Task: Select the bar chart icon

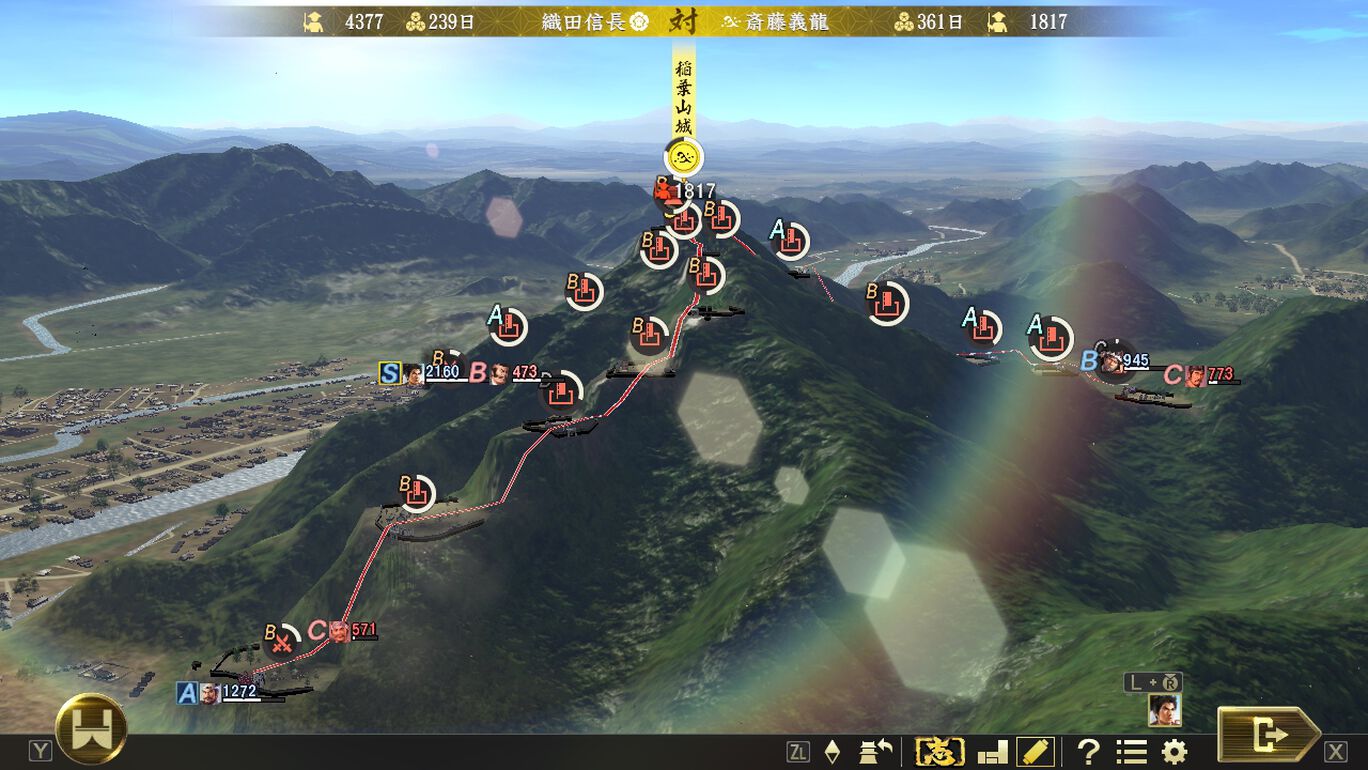Action: point(992,752)
